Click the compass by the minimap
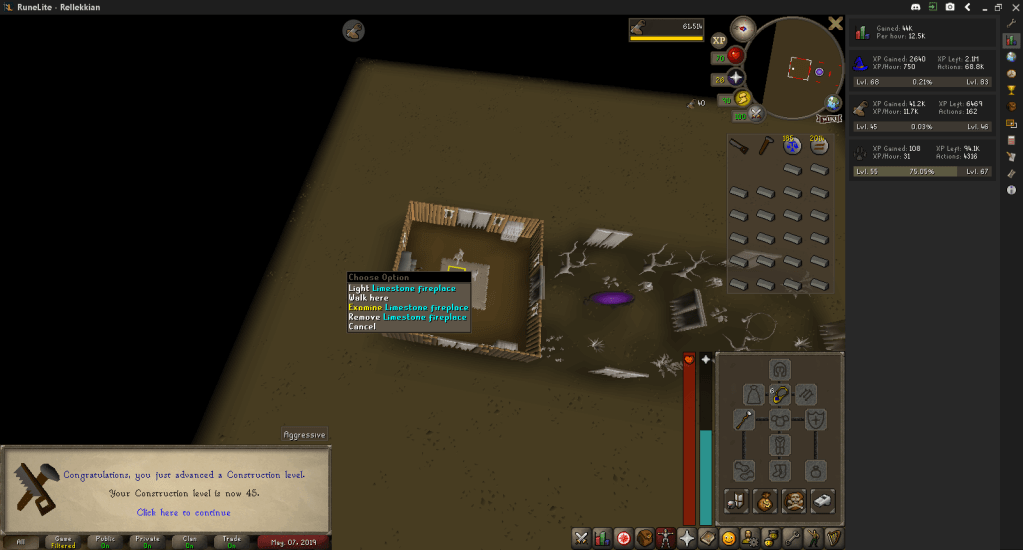This screenshot has width=1023, height=550. (x=742, y=28)
